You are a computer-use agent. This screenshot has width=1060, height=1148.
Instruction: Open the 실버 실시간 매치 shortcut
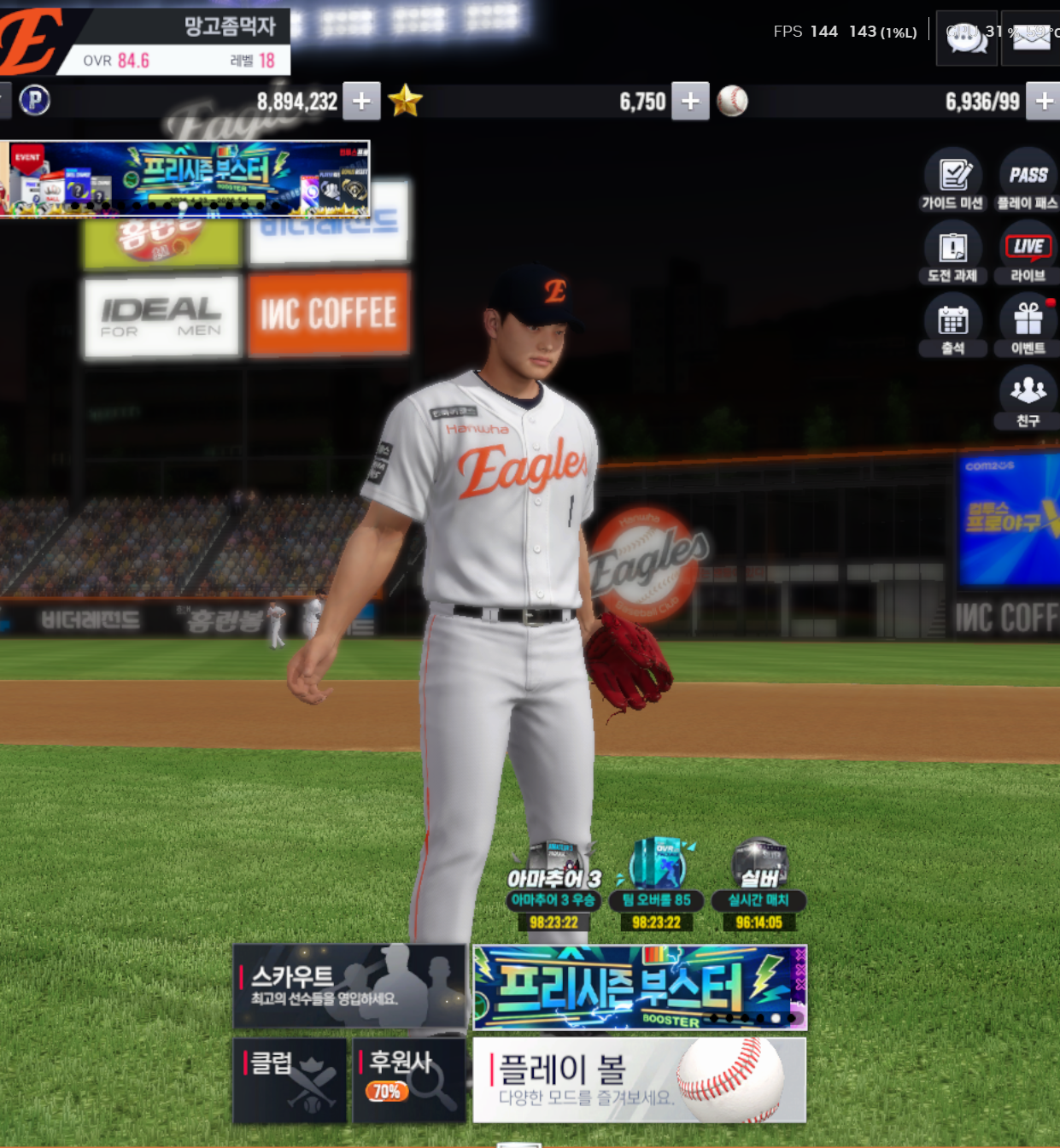tap(758, 886)
